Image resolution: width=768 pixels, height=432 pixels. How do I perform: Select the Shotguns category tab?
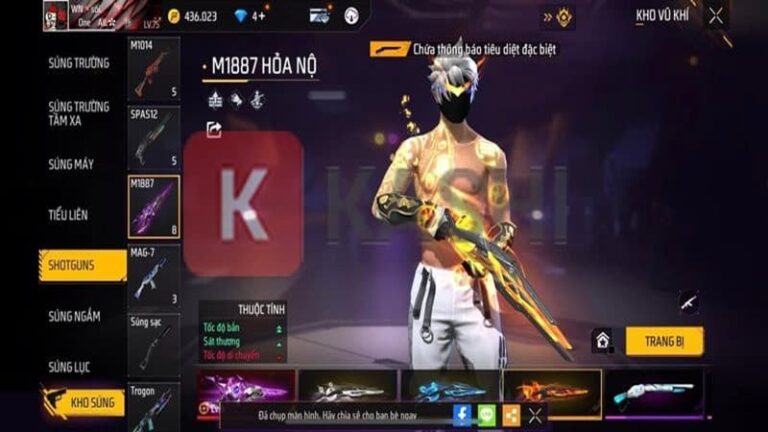pyautogui.click(x=82, y=265)
